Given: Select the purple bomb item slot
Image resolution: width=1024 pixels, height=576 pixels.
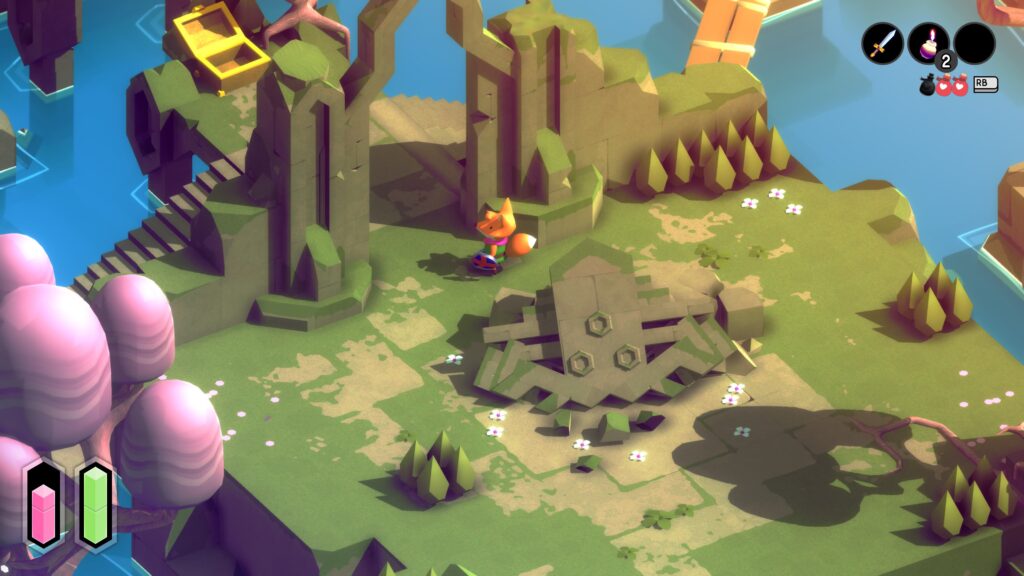Looking at the screenshot, I should 928,43.
